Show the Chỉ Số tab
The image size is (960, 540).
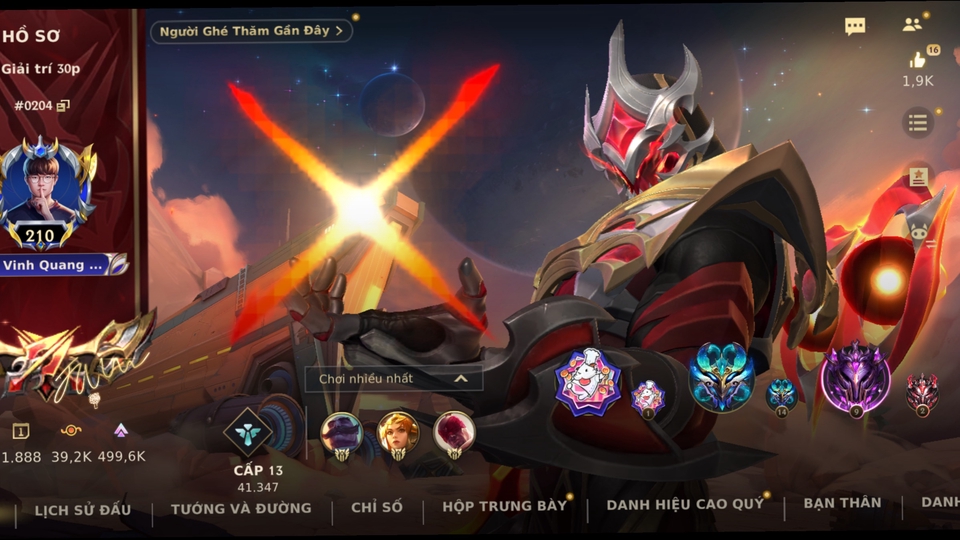pyautogui.click(x=377, y=508)
